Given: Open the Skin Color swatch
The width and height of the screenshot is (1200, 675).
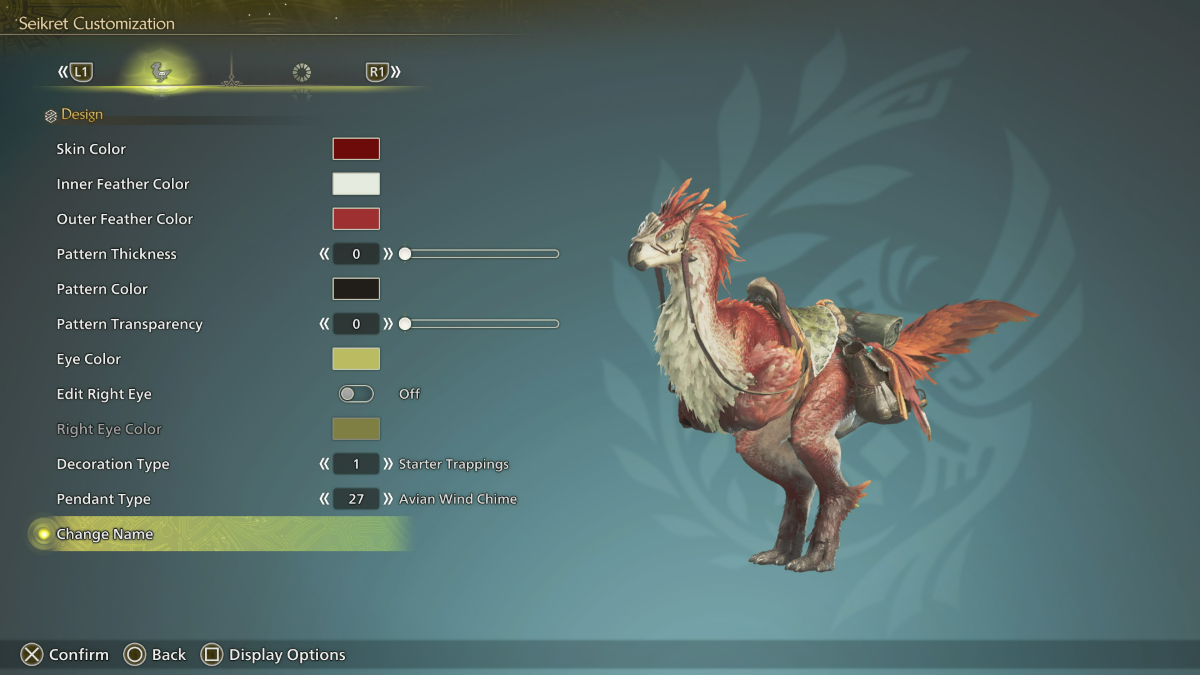Looking at the screenshot, I should click(x=356, y=149).
